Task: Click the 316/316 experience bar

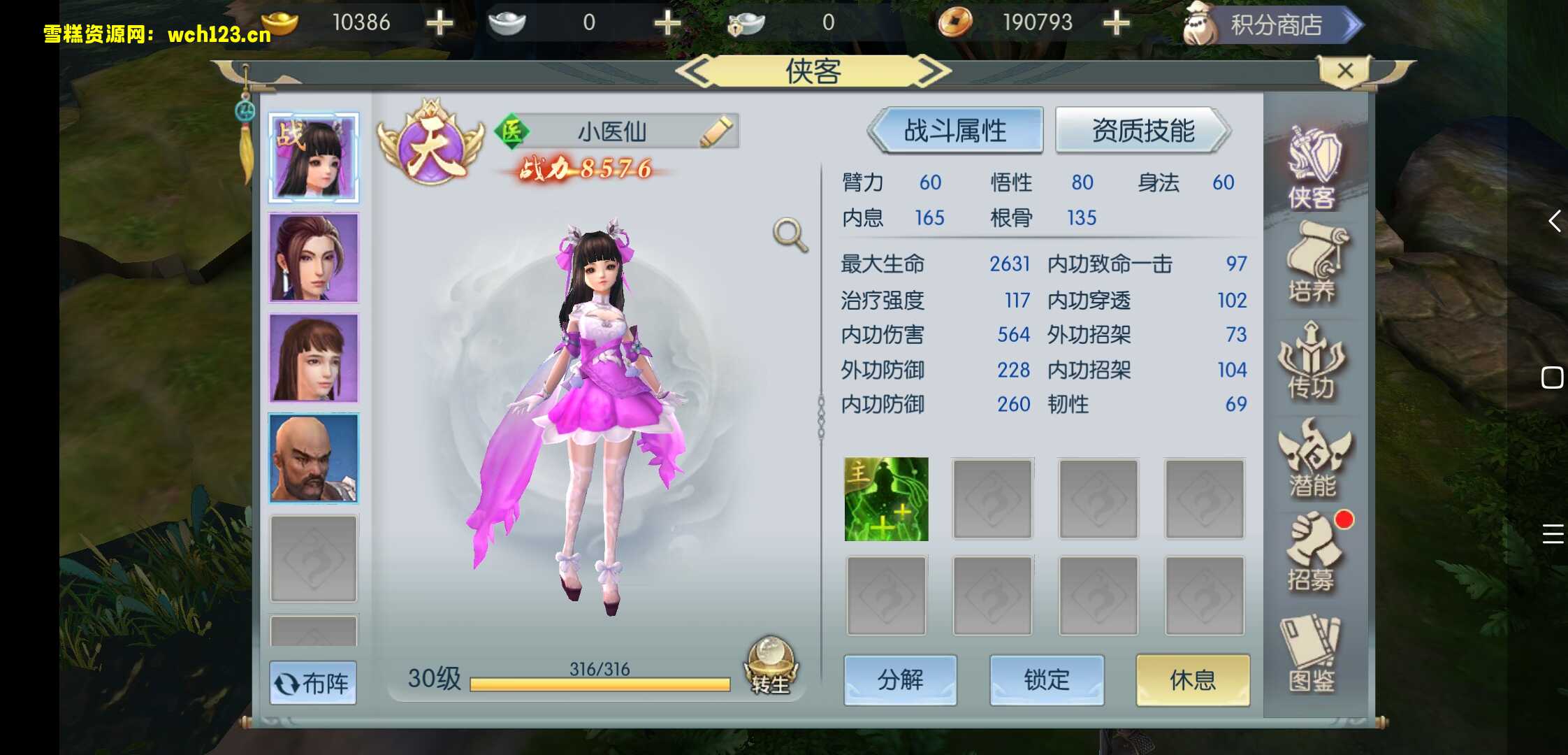Action: 601,682
